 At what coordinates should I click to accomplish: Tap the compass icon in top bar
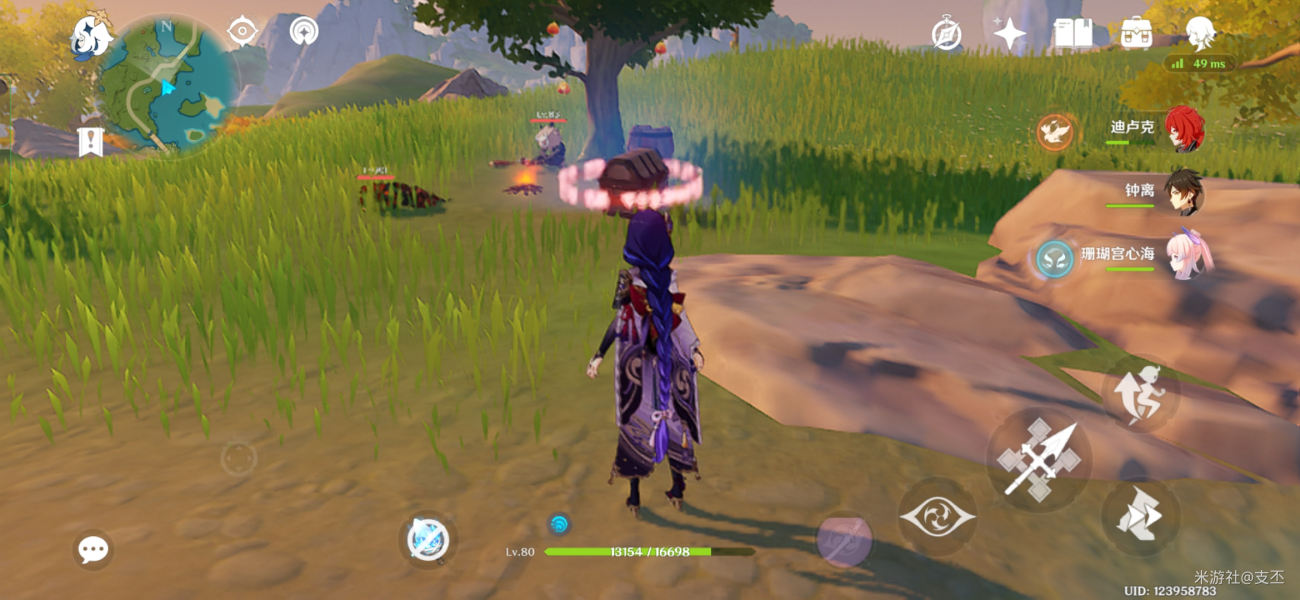click(x=946, y=34)
